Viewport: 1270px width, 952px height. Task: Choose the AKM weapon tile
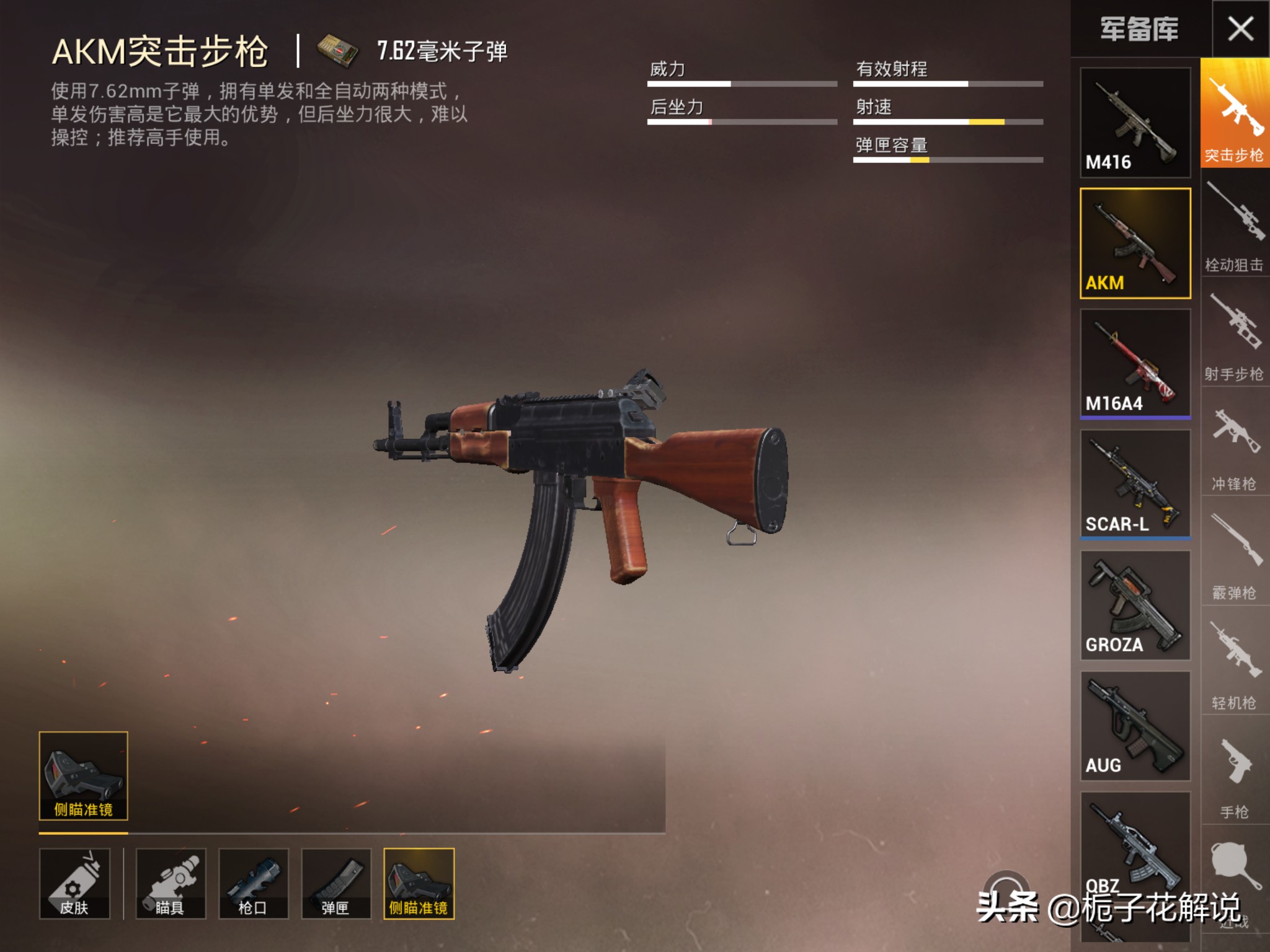tap(1135, 243)
